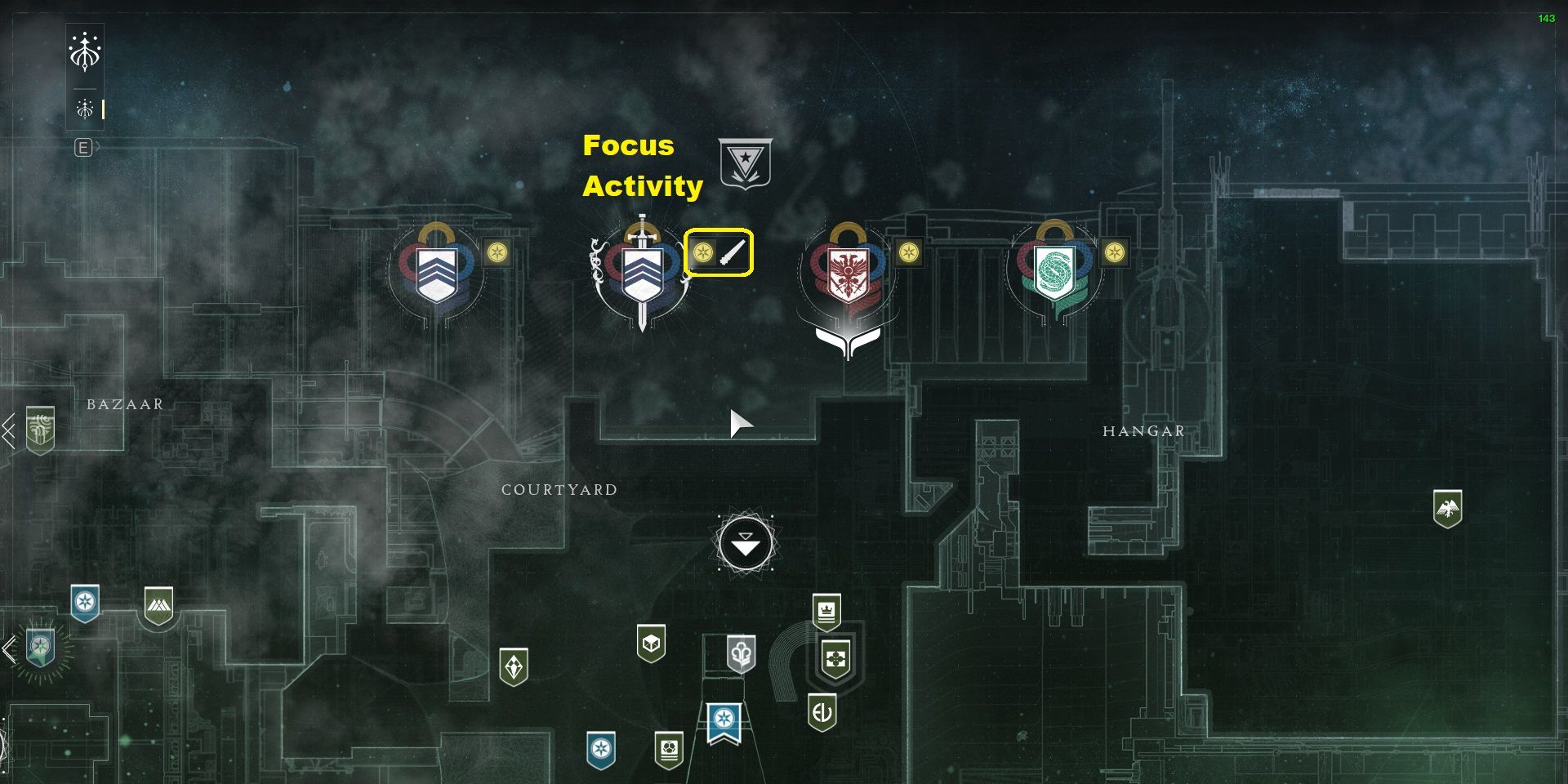1568x784 pixels.
Task: Open the cube engram vendor marker
Action: tap(651, 644)
